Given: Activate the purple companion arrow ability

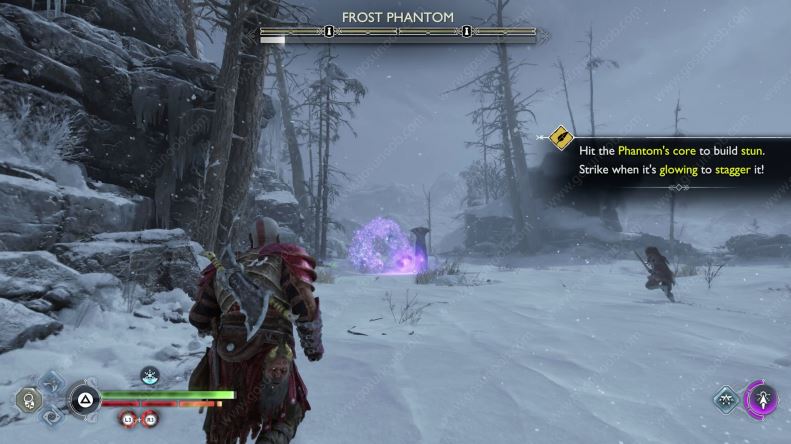Looking at the screenshot, I should (x=763, y=400).
